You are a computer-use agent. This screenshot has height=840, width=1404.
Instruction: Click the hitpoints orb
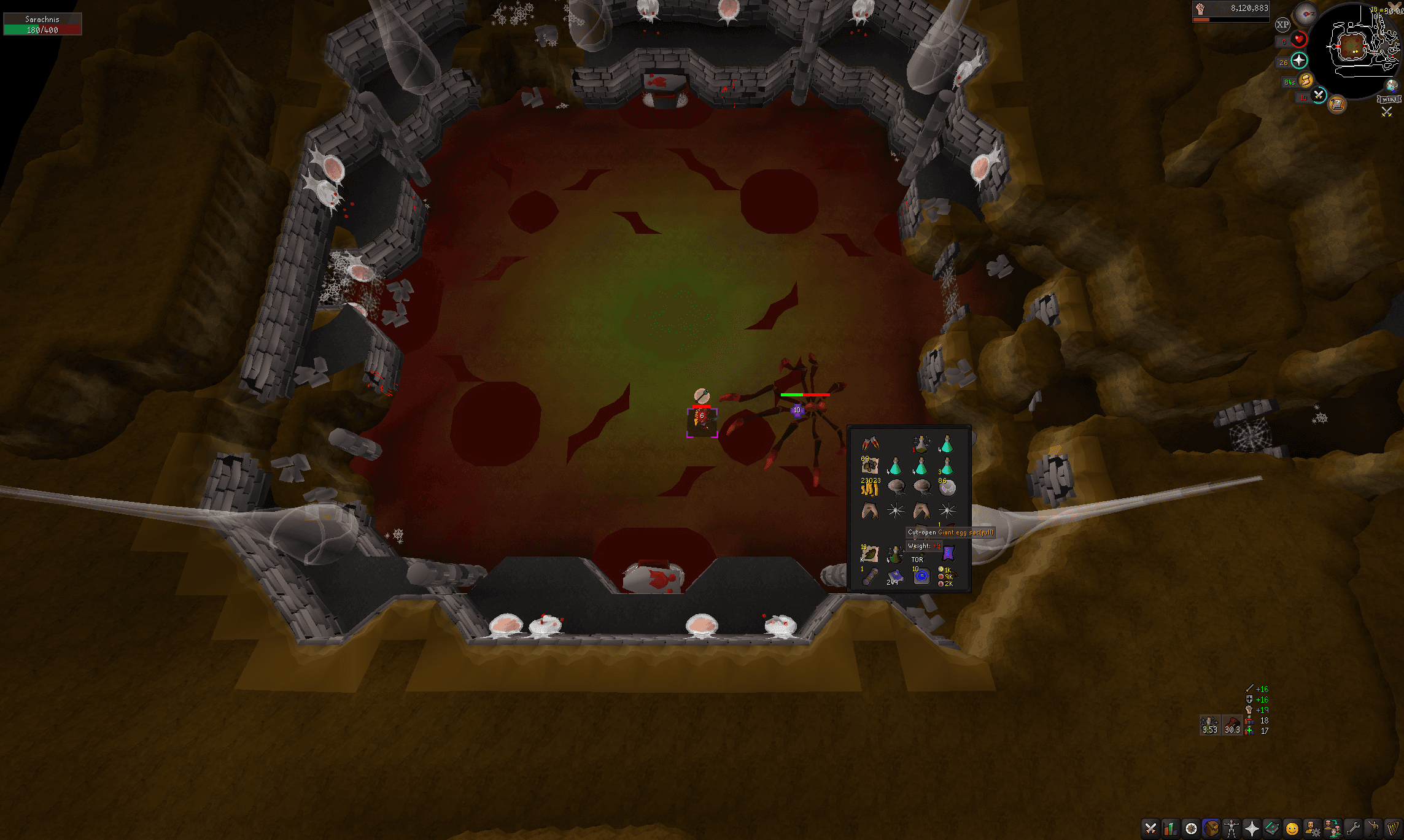pos(1300,39)
